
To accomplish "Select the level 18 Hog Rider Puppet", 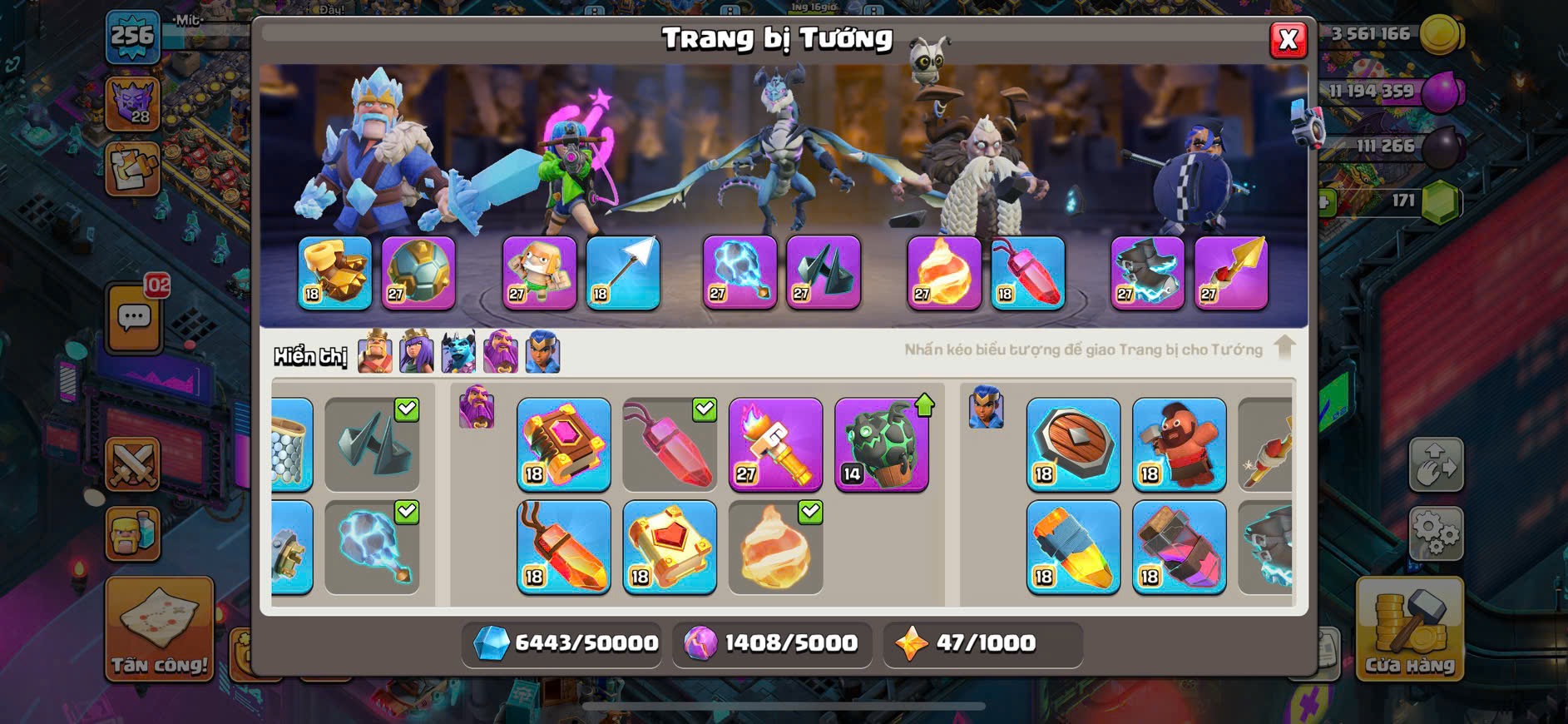I will (1180, 444).
